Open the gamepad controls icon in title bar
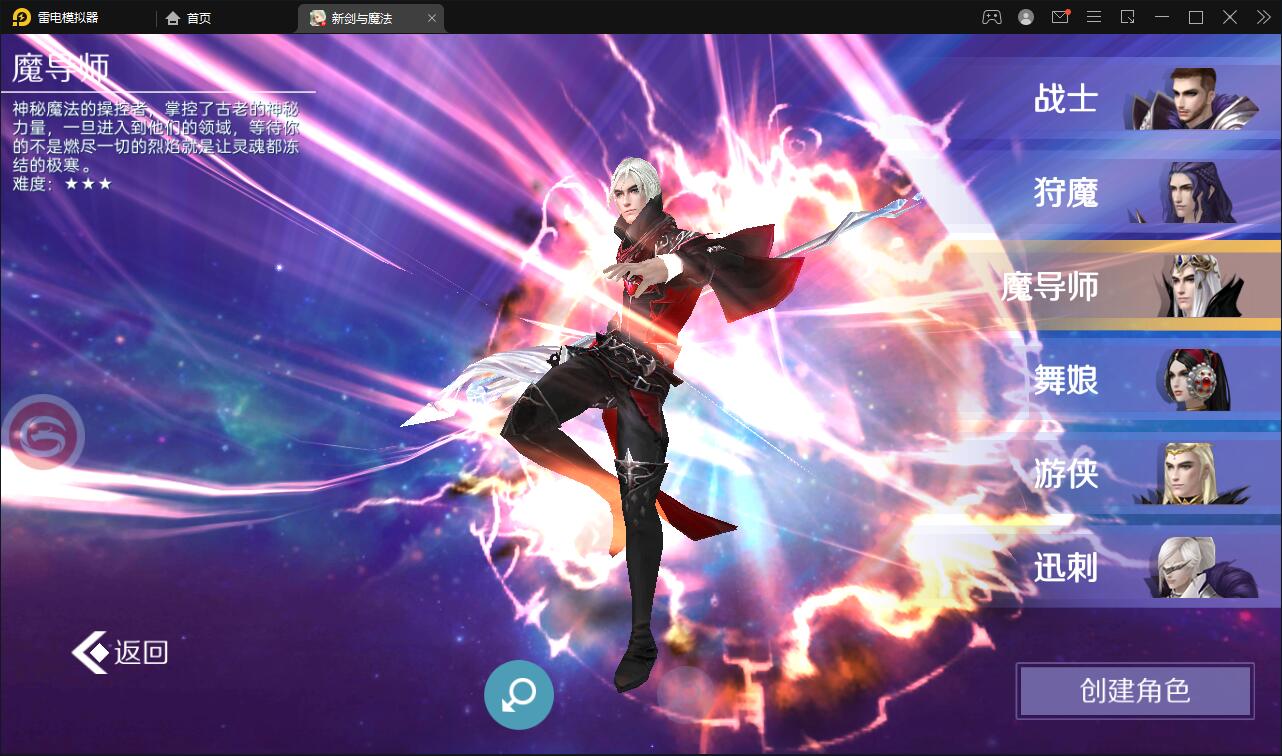1282x756 pixels. (991, 17)
